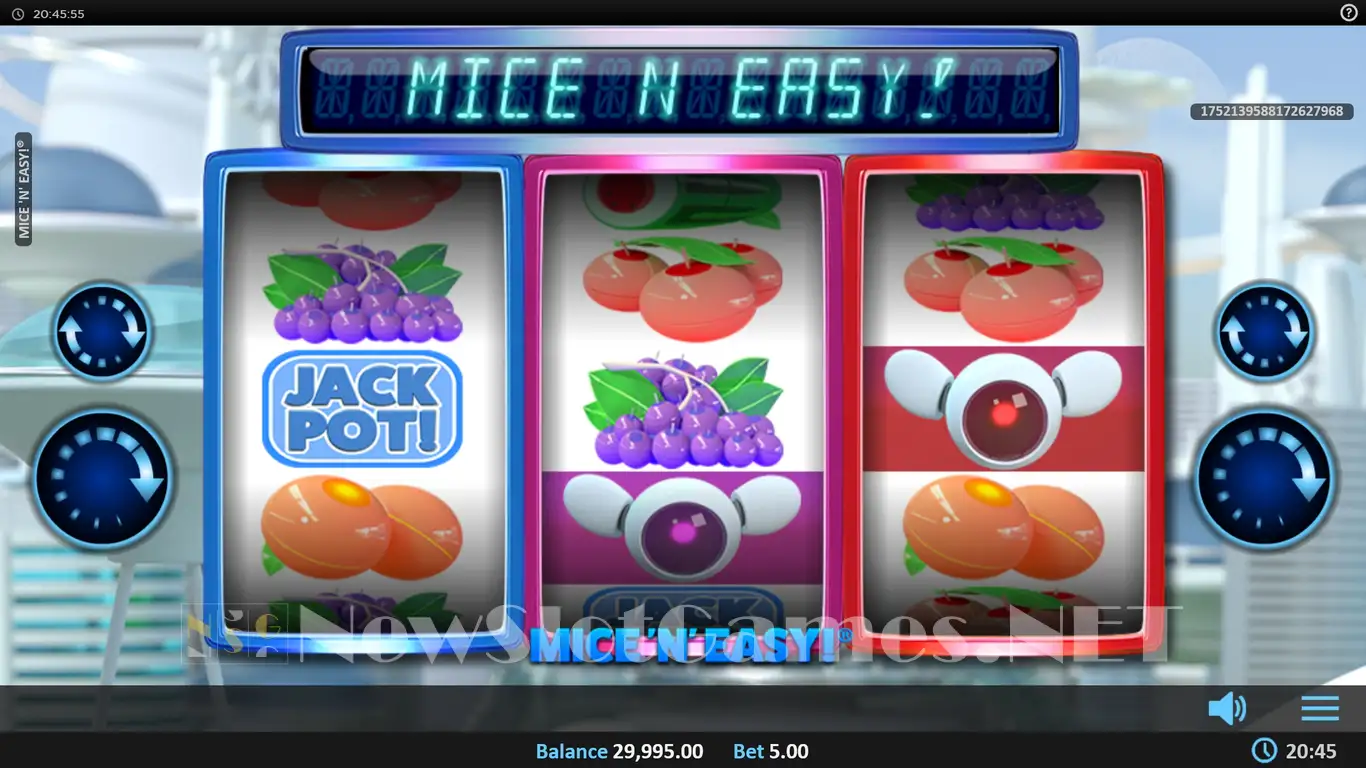Open the question mark help icon
This screenshot has width=1366, height=768.
[1348, 13]
